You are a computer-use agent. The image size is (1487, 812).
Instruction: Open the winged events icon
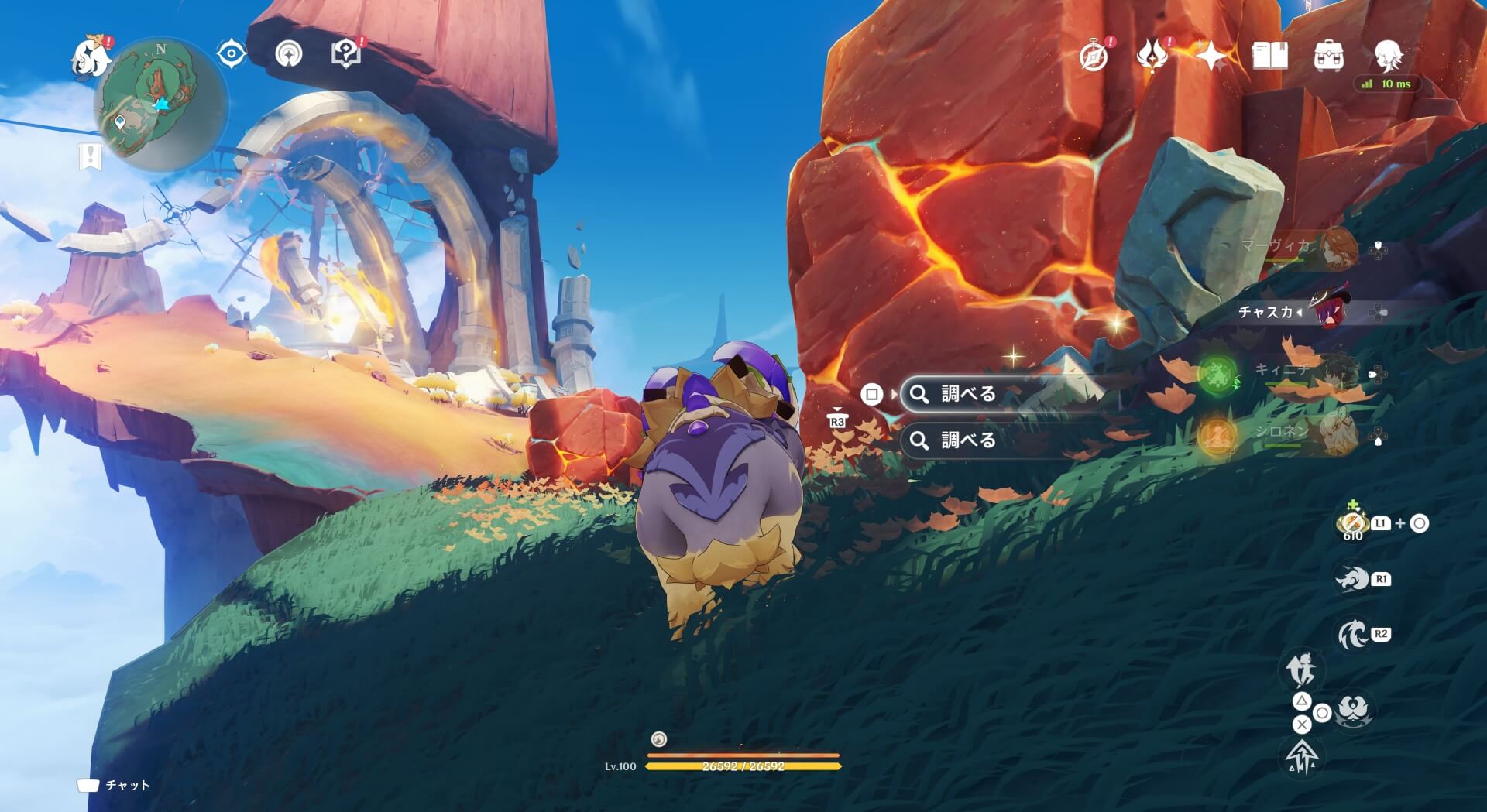point(1152,56)
